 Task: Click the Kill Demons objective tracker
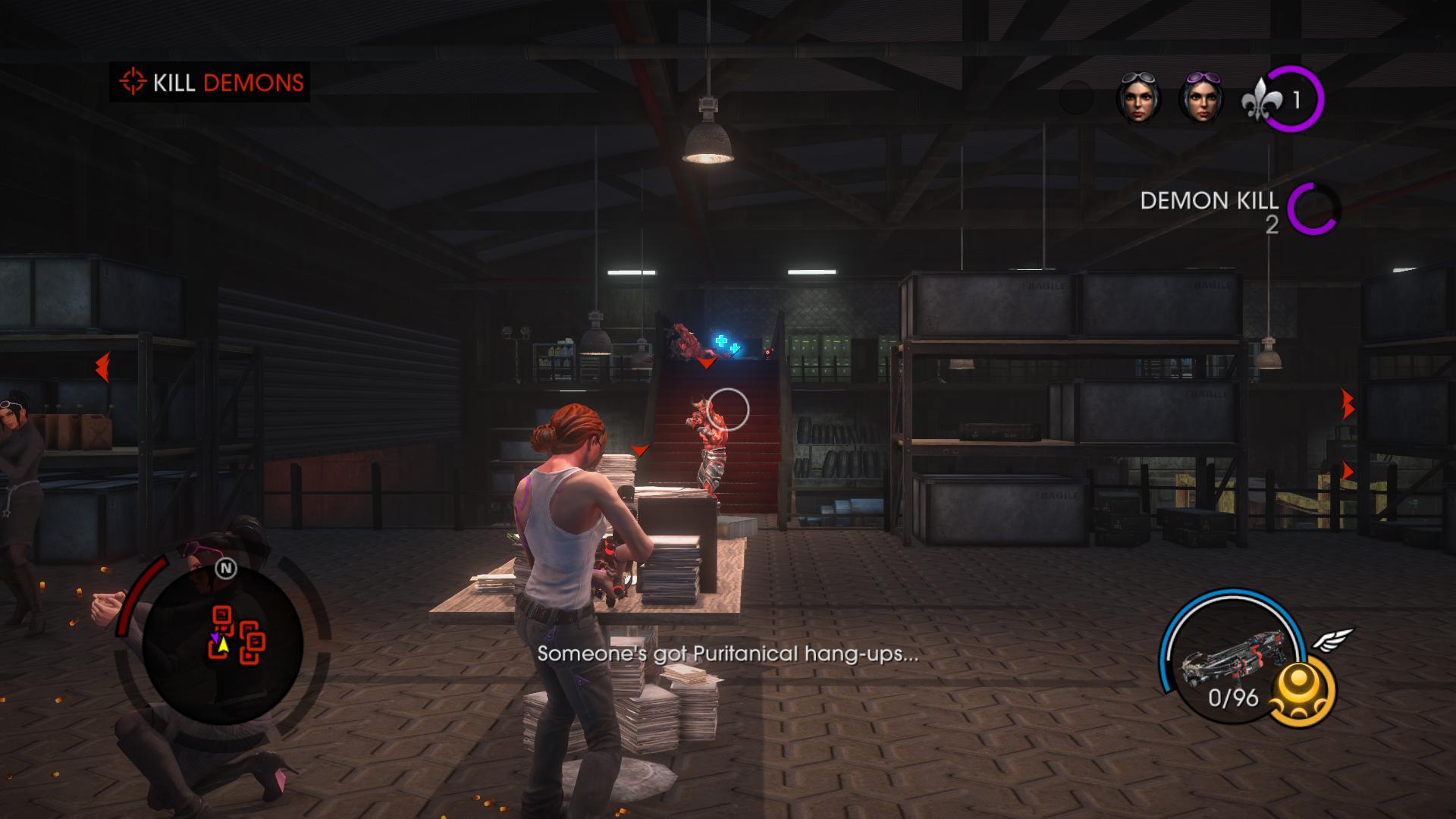coord(210,82)
